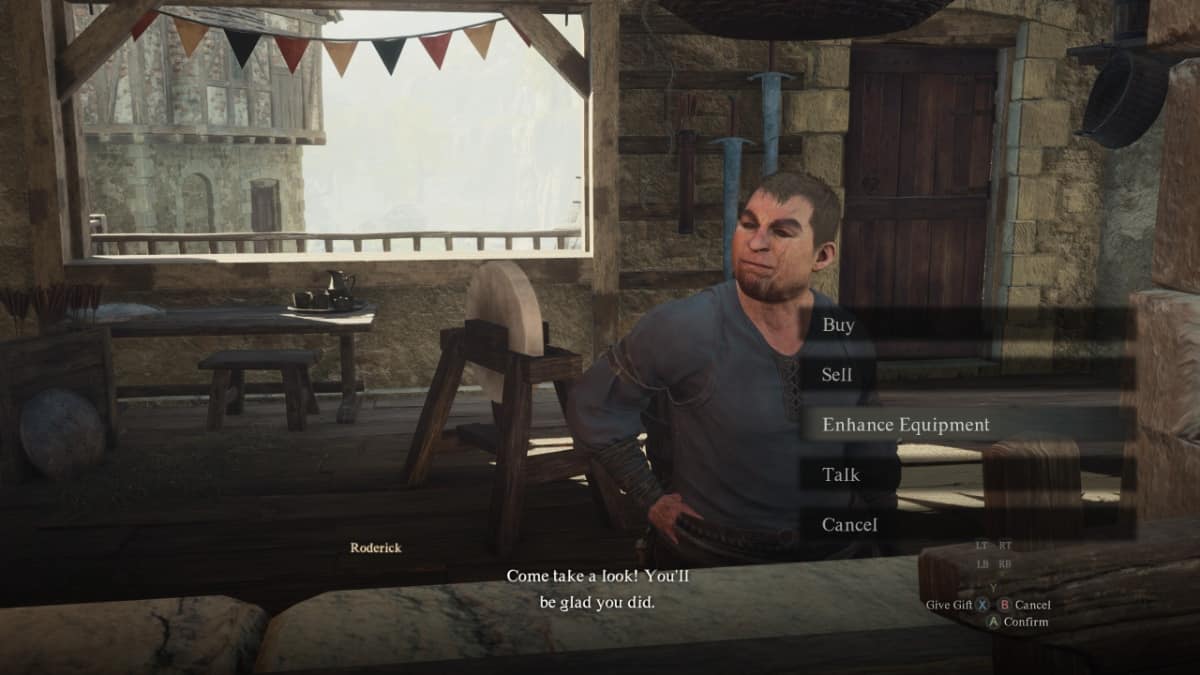The width and height of the screenshot is (1200, 675).
Task: Select Sell from the merchant menu
Action: click(x=836, y=375)
